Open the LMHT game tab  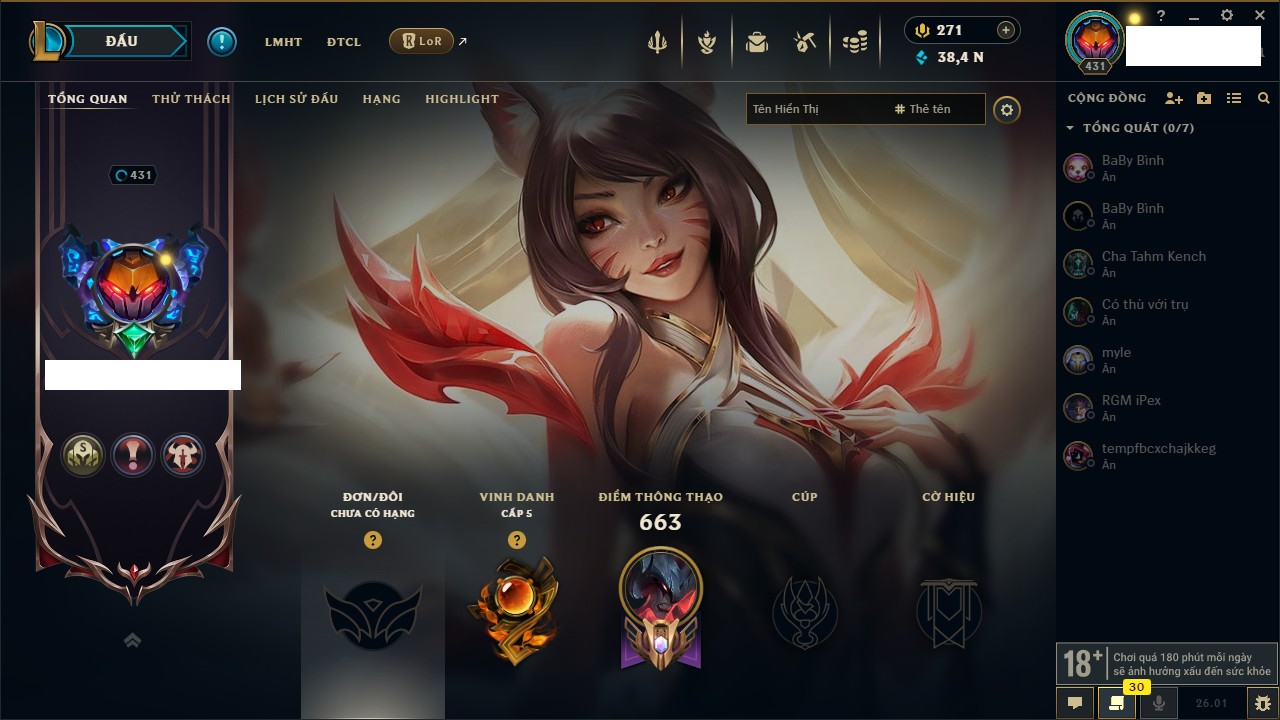click(283, 42)
